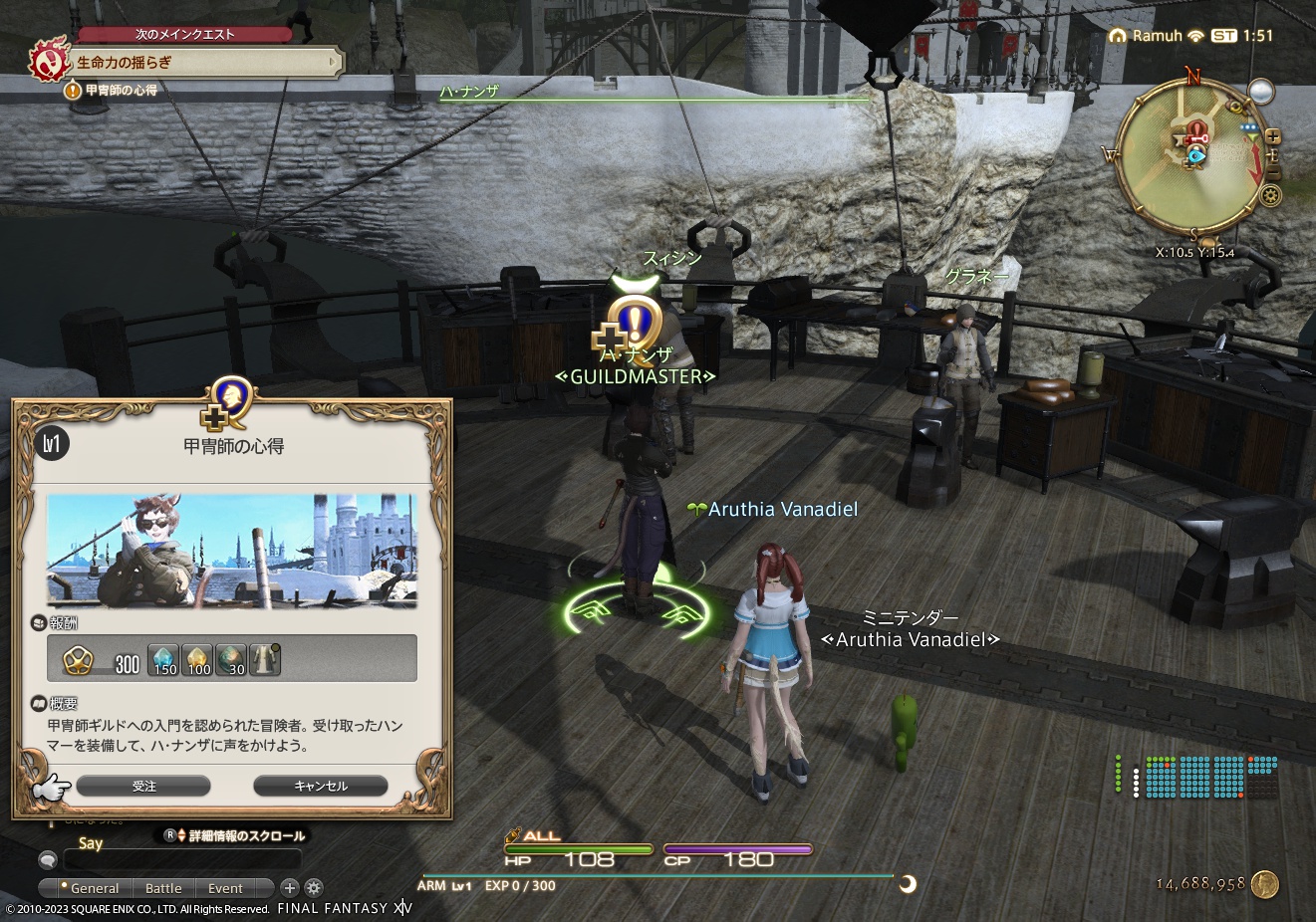The height and width of the screenshot is (922, 1316).
Task: Select the yellow crystal reward icon with 100
Action: coord(197,659)
